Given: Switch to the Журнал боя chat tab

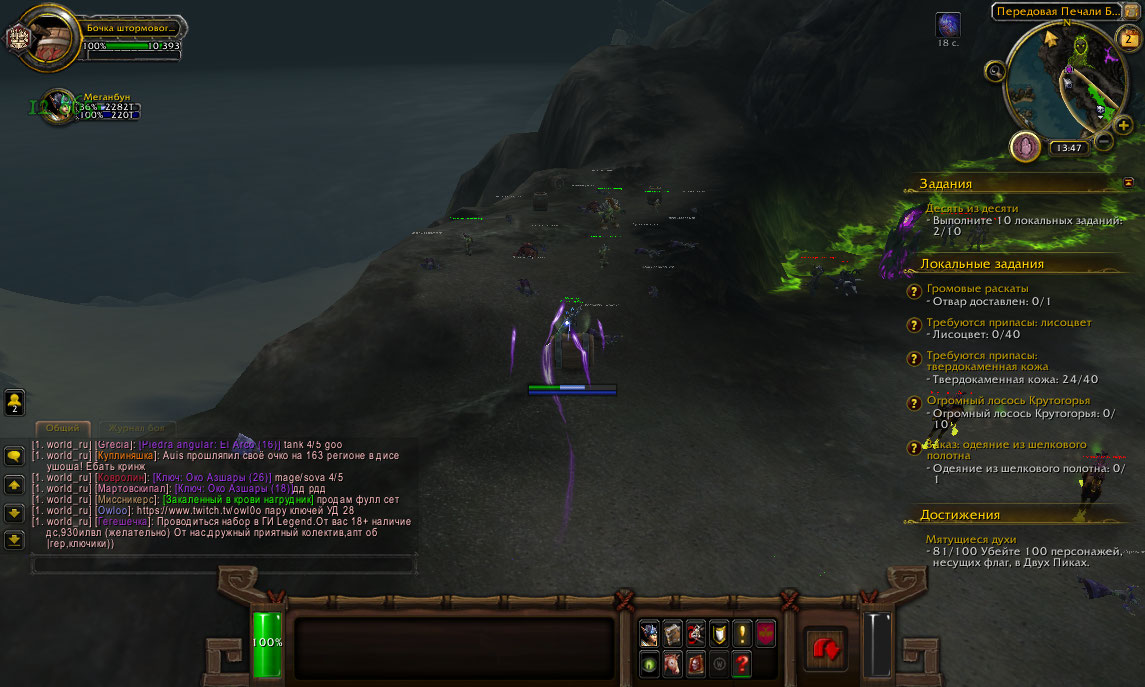Looking at the screenshot, I should pos(136,428).
